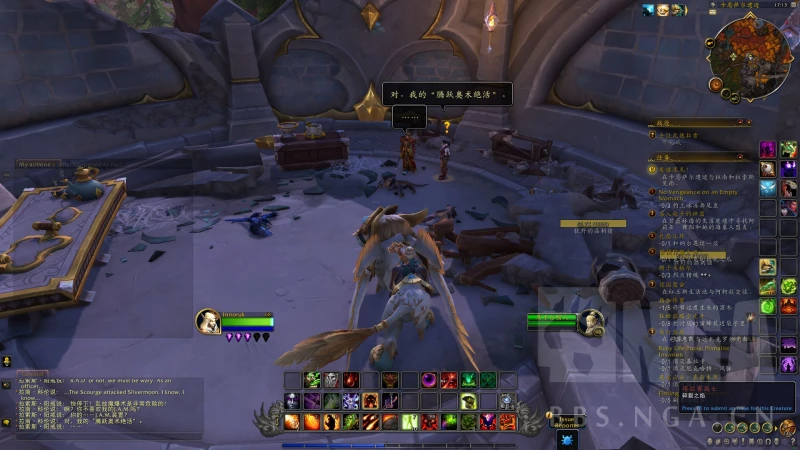800x450 pixels.
Task: Click the dragonriding mount side-bar icon
Action: tap(768, 267)
